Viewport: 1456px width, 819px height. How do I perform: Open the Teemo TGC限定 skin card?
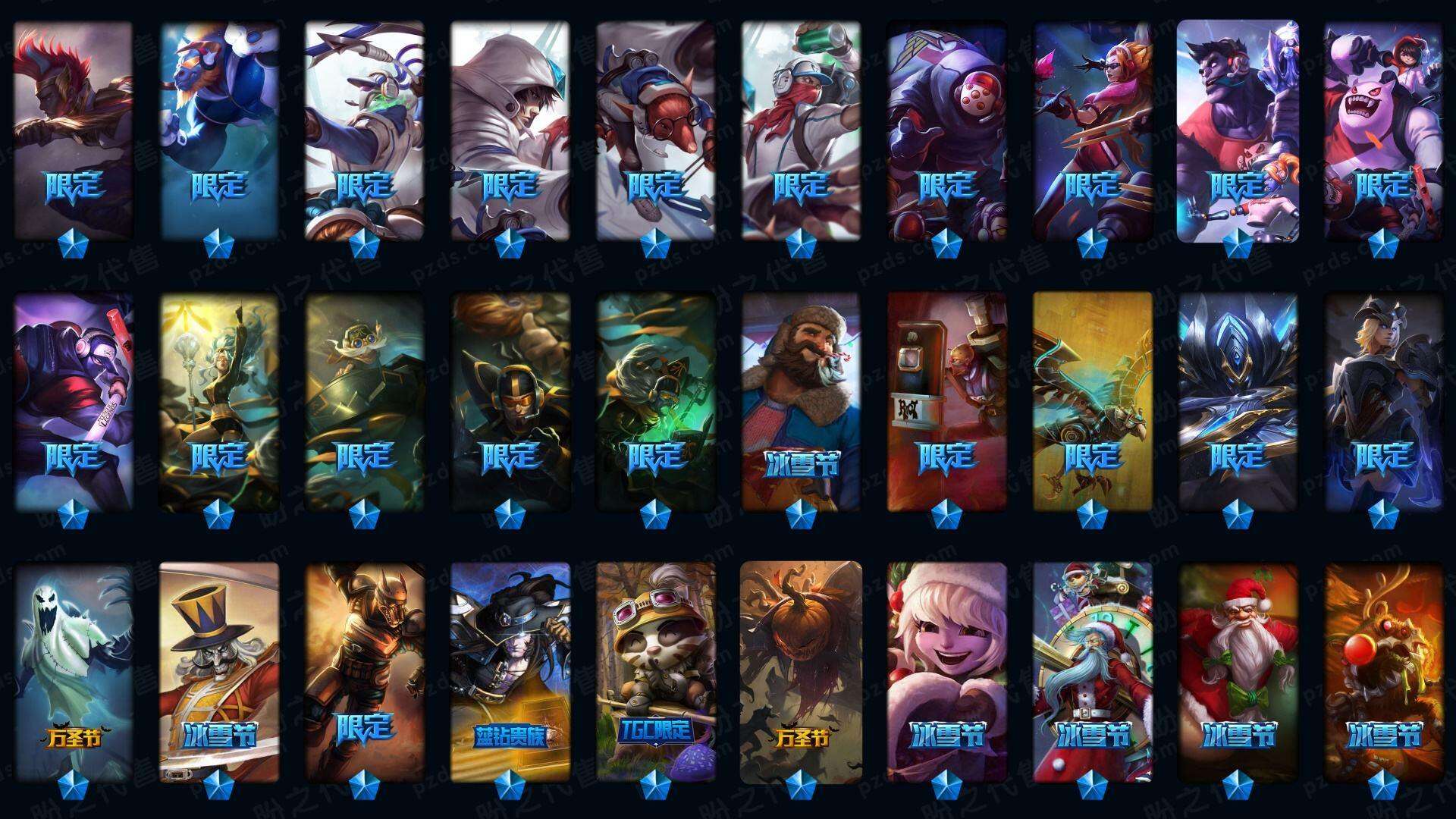pyautogui.click(x=655, y=671)
